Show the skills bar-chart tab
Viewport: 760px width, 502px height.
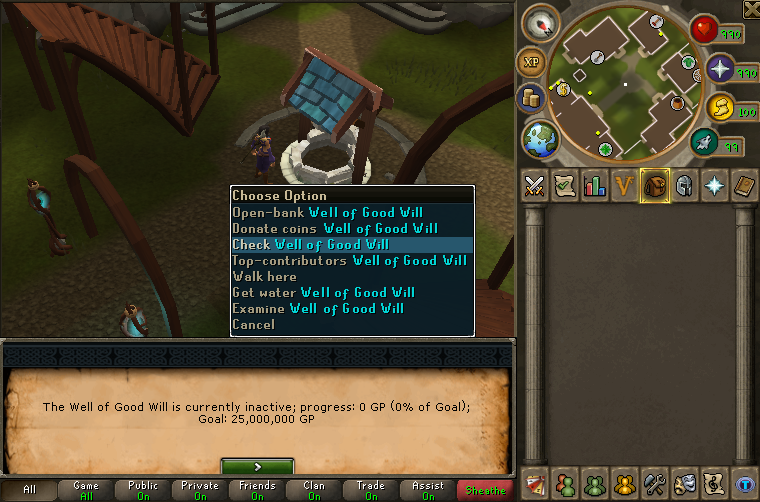(x=595, y=186)
